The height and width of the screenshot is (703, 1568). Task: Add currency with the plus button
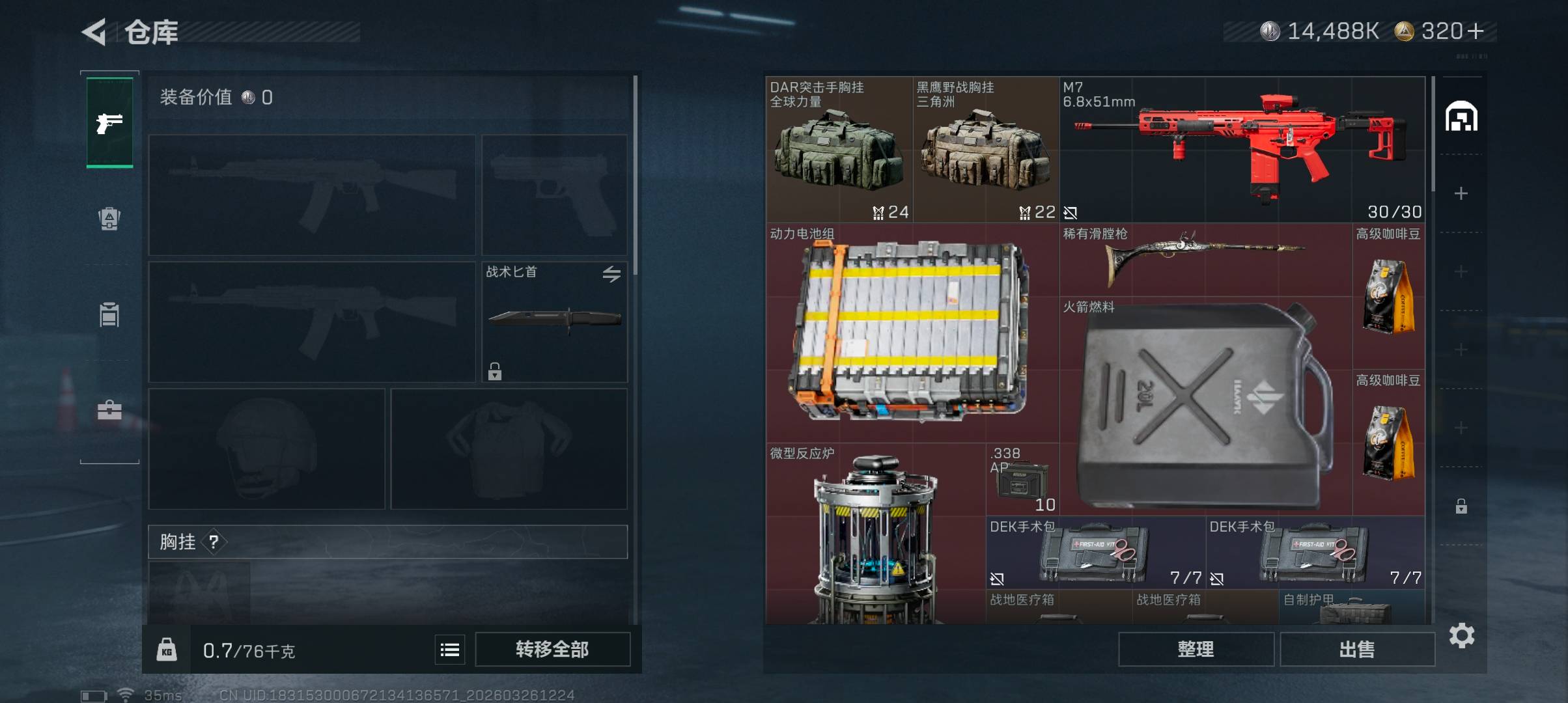point(1476,31)
